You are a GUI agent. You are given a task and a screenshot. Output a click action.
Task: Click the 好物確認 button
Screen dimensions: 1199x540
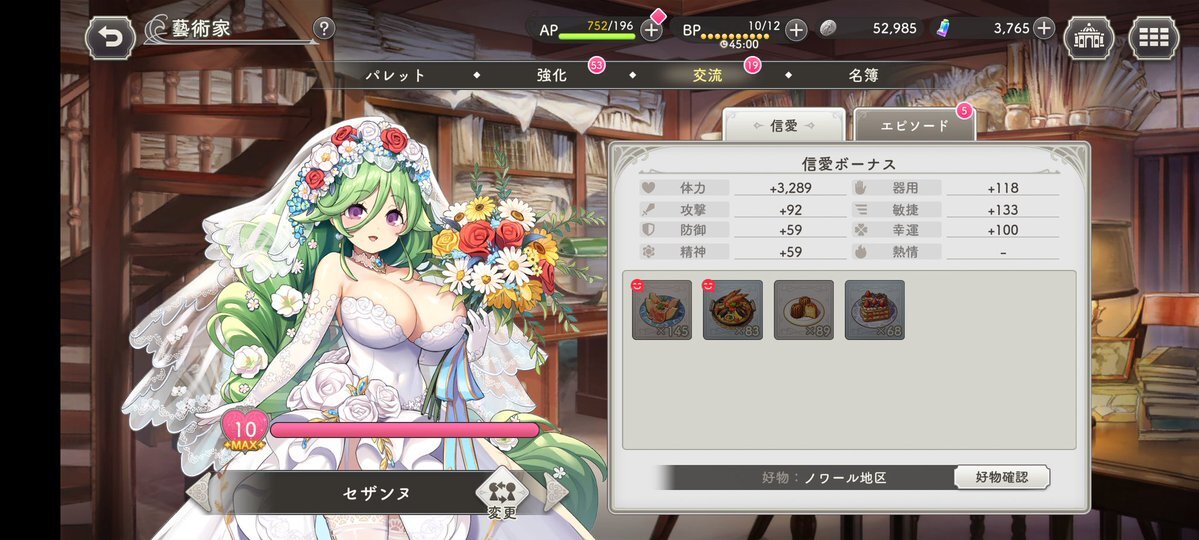pyautogui.click(x=1001, y=477)
